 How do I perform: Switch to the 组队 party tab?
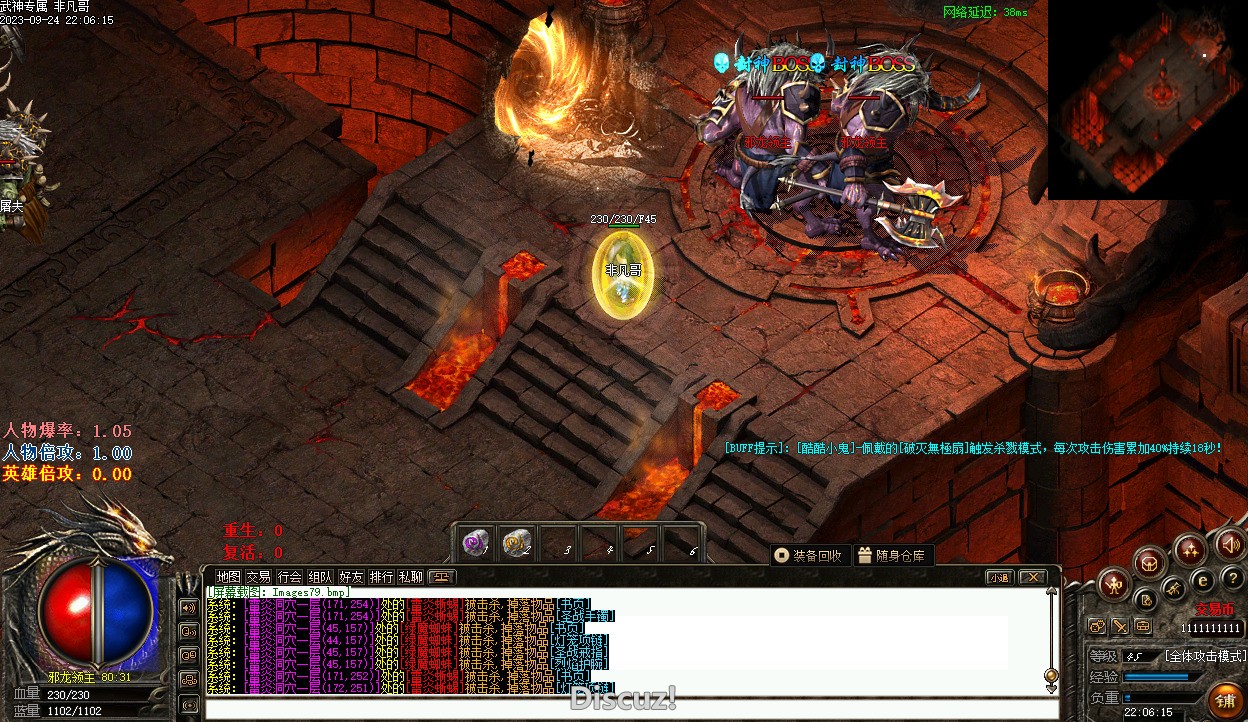(x=320, y=577)
